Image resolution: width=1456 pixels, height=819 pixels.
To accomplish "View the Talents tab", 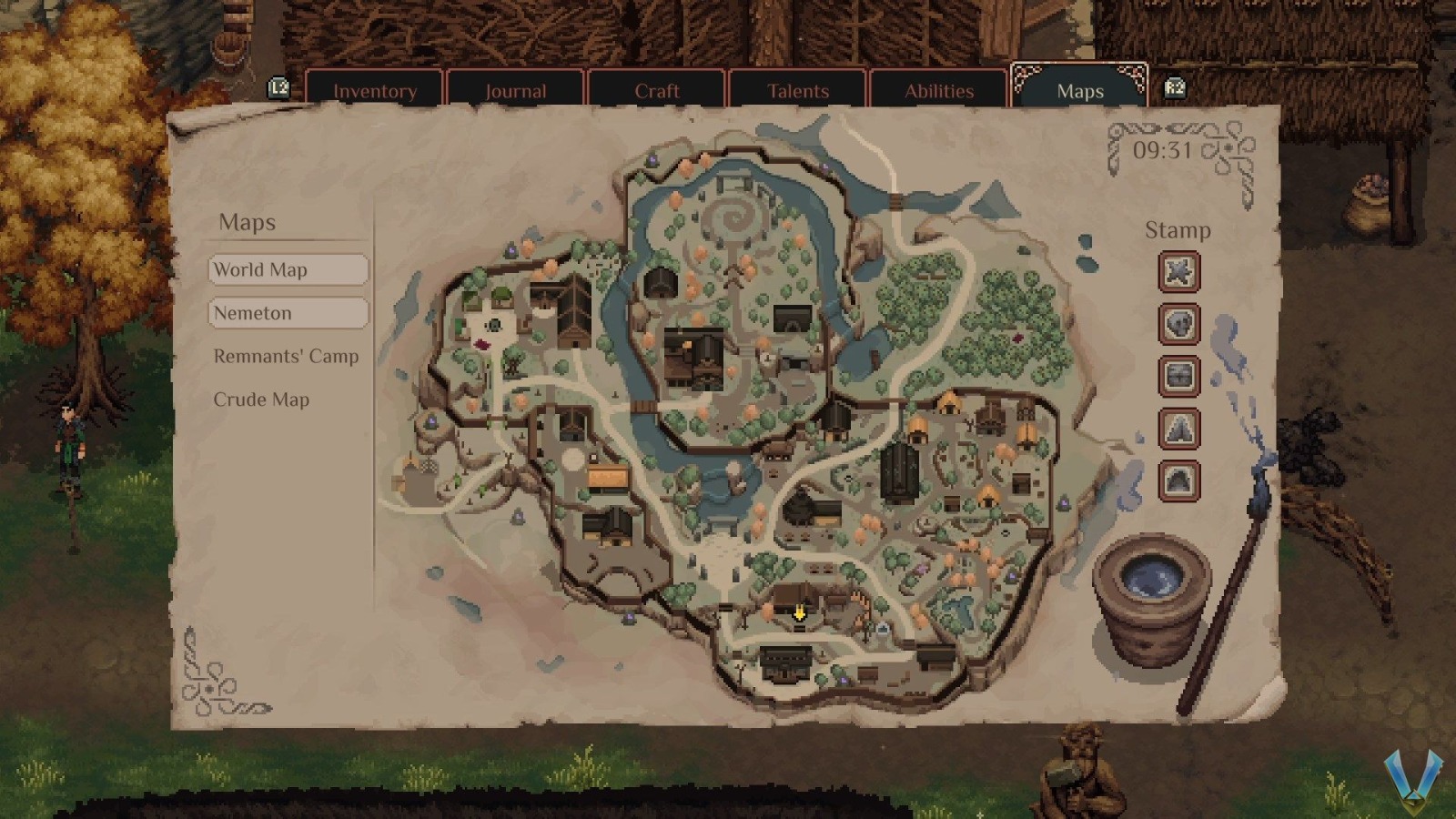I will tap(798, 90).
